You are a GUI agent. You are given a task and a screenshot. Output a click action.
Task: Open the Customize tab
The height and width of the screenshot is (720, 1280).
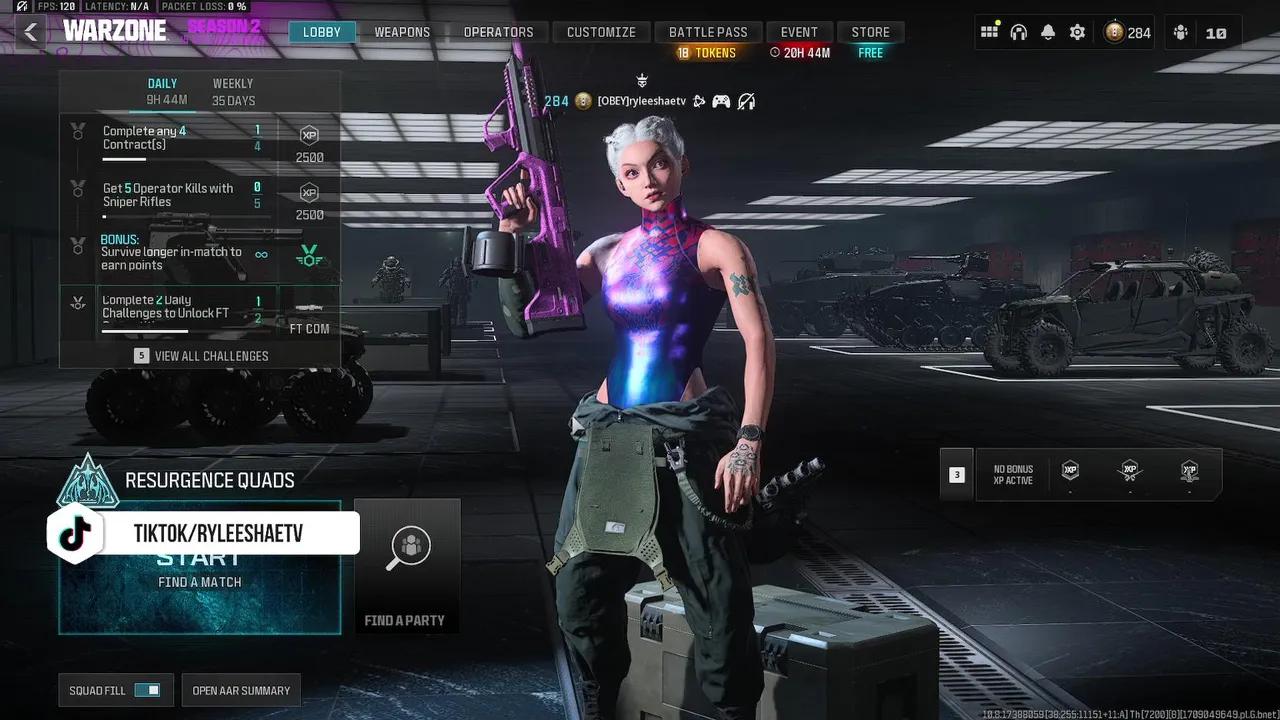pos(601,32)
